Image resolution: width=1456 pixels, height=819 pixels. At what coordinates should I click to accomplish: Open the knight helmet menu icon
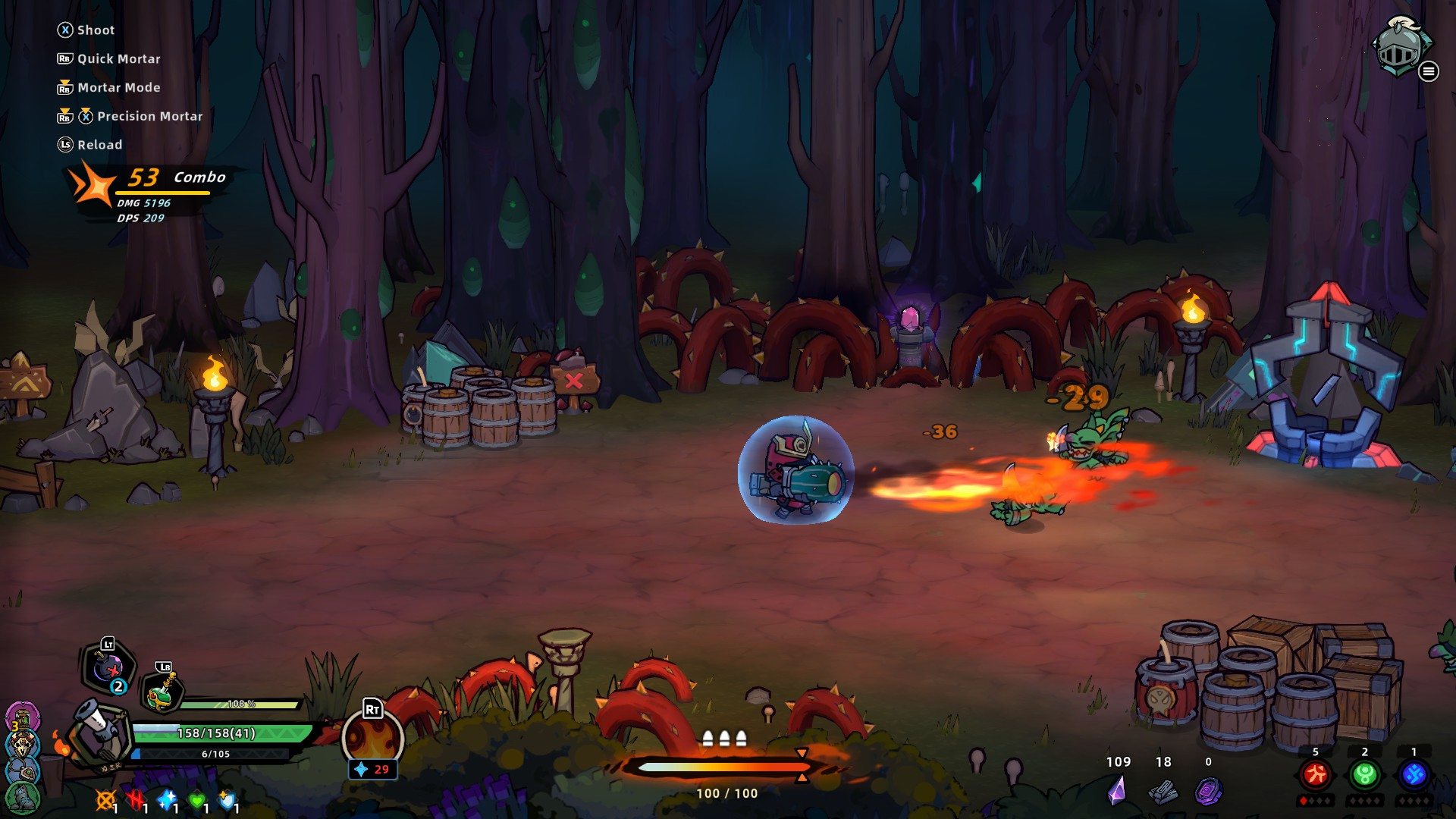[1400, 47]
